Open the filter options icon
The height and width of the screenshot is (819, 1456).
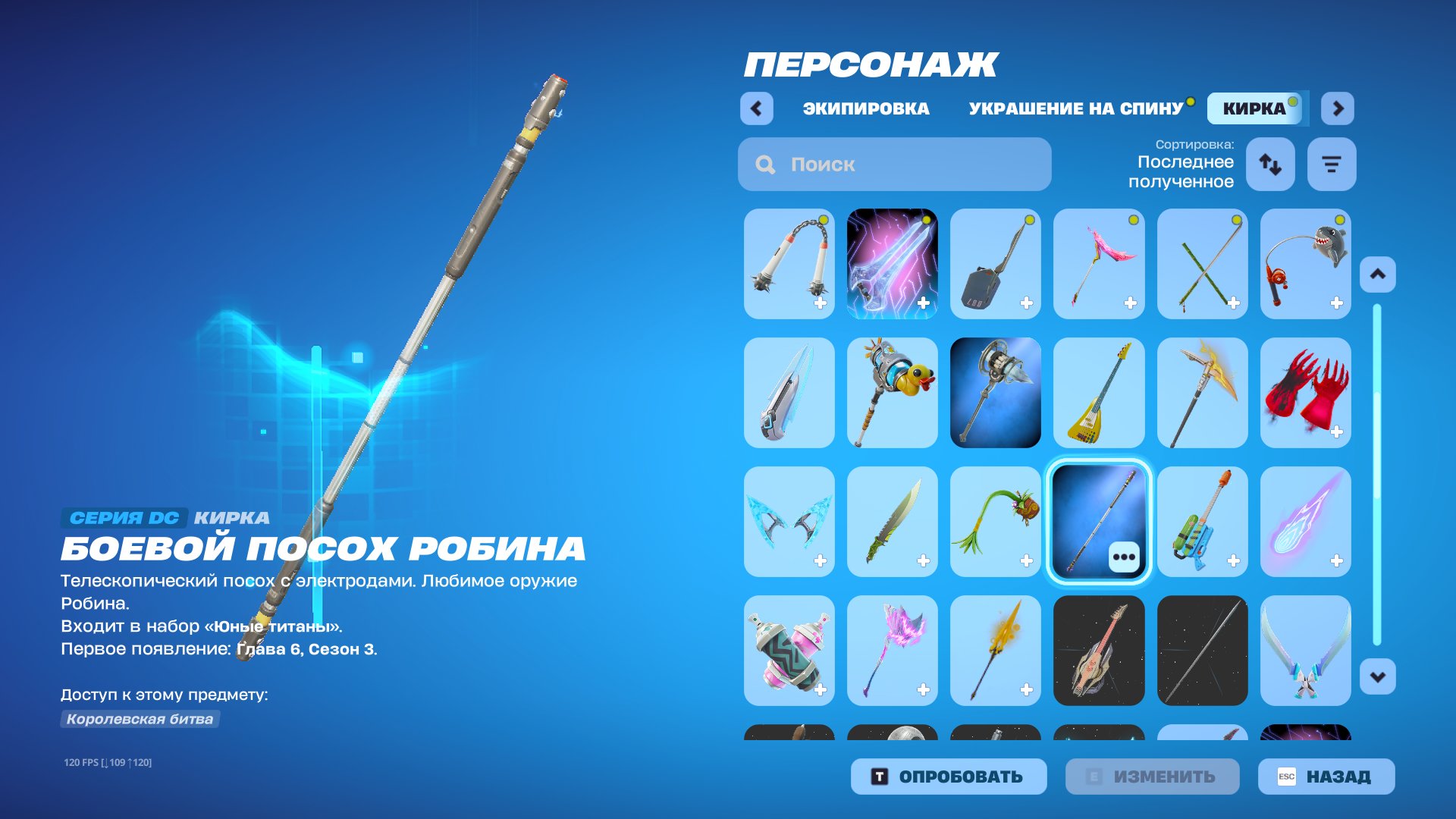[1332, 164]
